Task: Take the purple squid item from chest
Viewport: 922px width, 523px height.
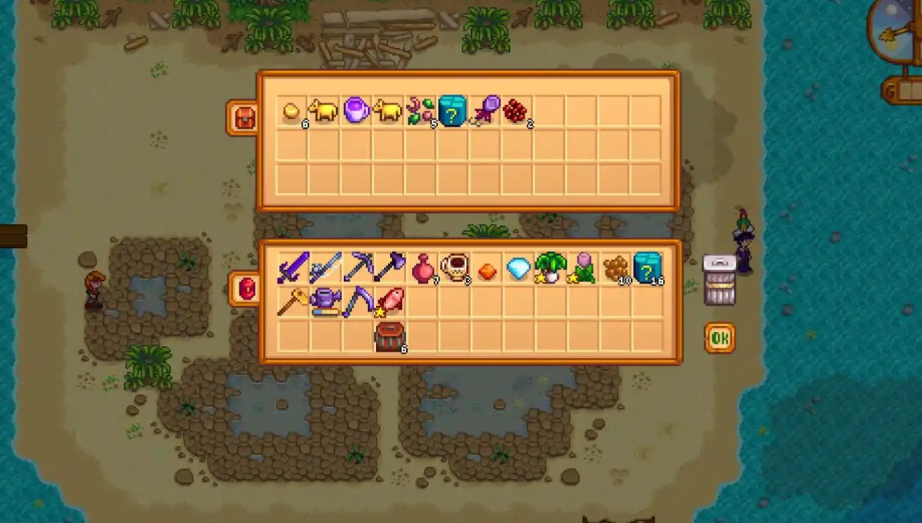Action: pos(485,110)
